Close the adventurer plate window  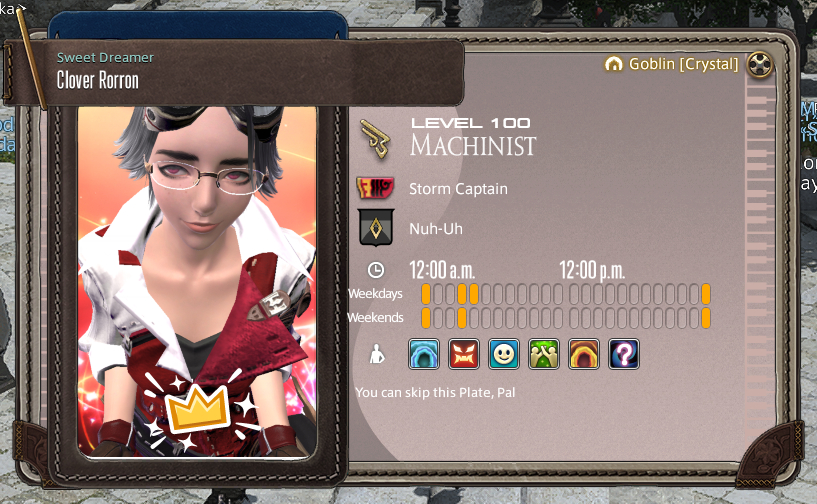[x=762, y=64]
